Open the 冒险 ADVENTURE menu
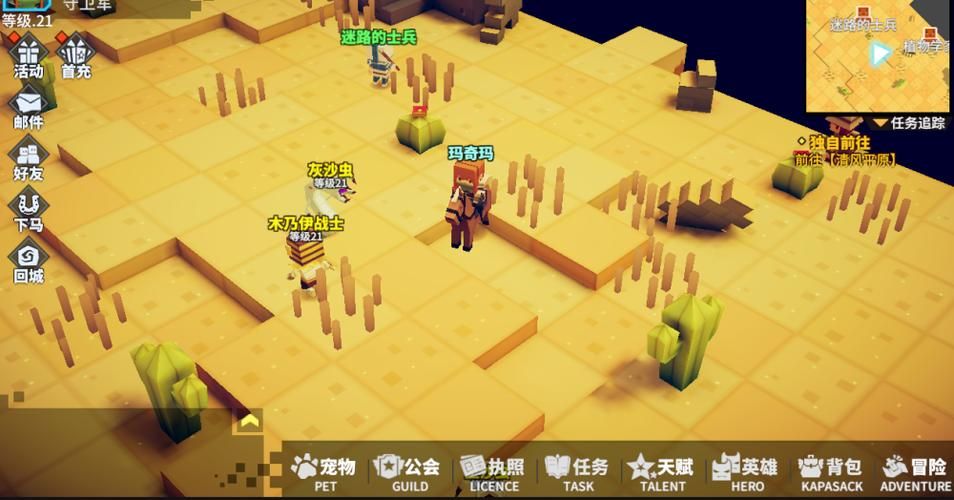Screen dimensions: 954x500 pos(915,471)
